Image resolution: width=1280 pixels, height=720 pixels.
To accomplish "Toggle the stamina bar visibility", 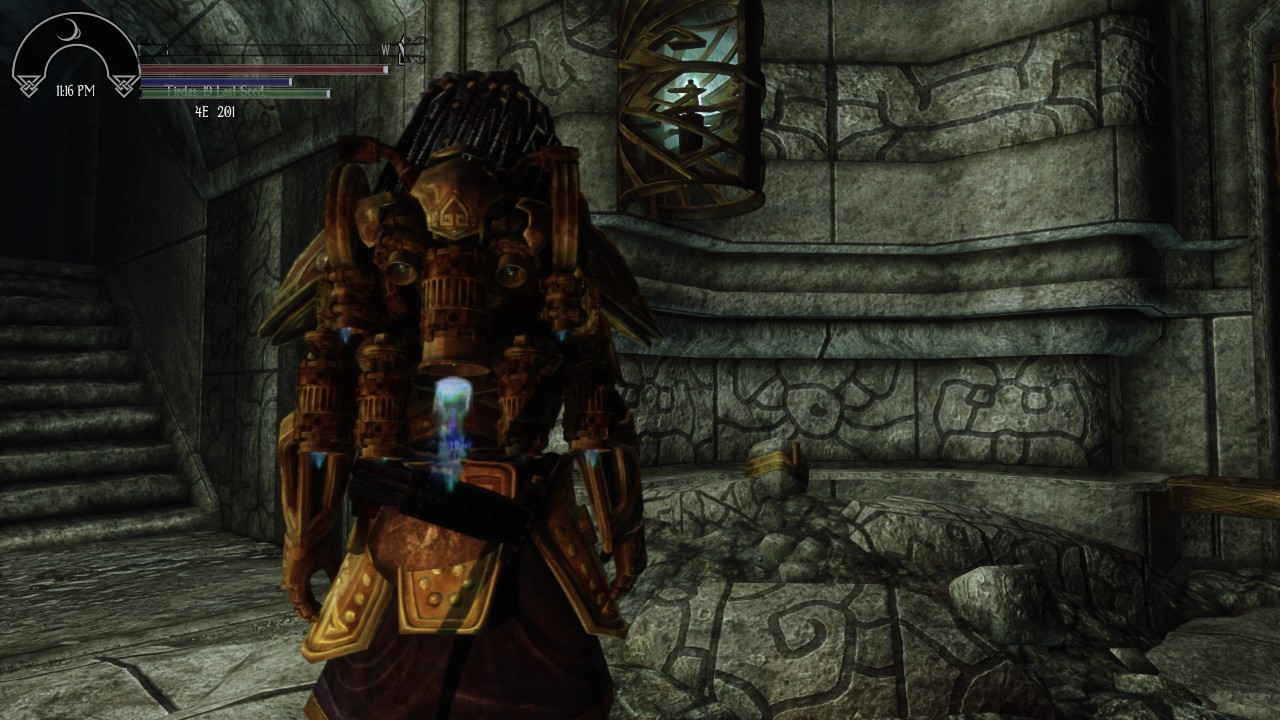I will click(x=235, y=93).
